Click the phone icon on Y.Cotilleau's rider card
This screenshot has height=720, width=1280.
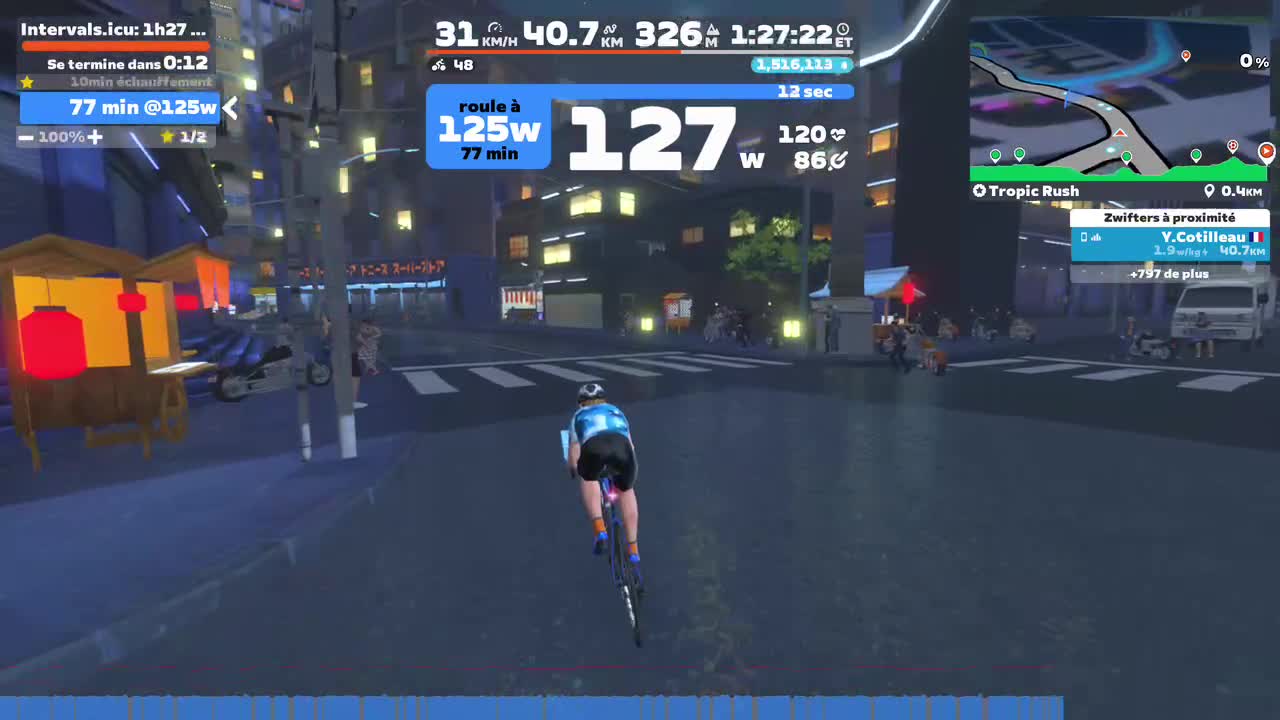point(1084,237)
